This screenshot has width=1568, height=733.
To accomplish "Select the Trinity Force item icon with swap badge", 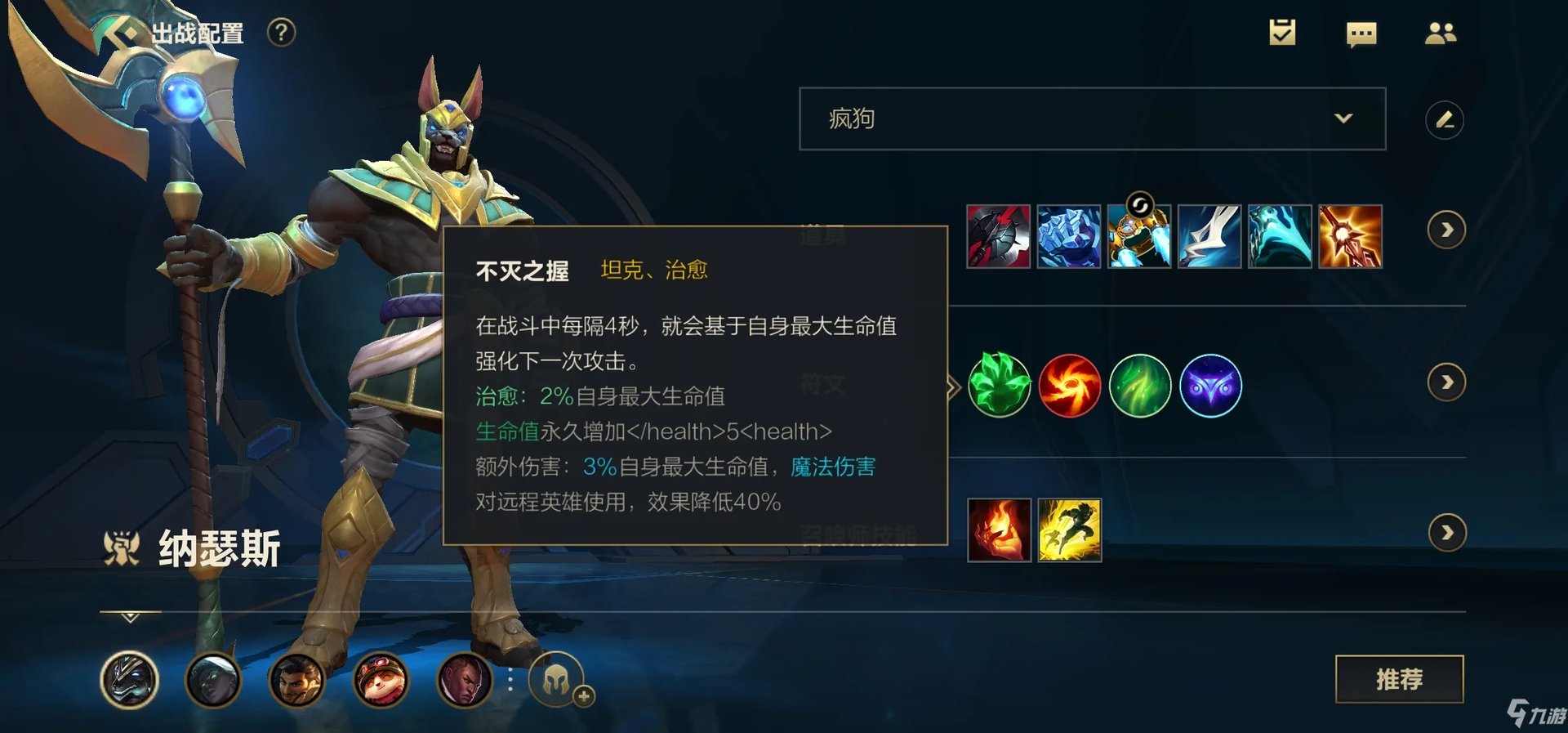I will (1140, 237).
